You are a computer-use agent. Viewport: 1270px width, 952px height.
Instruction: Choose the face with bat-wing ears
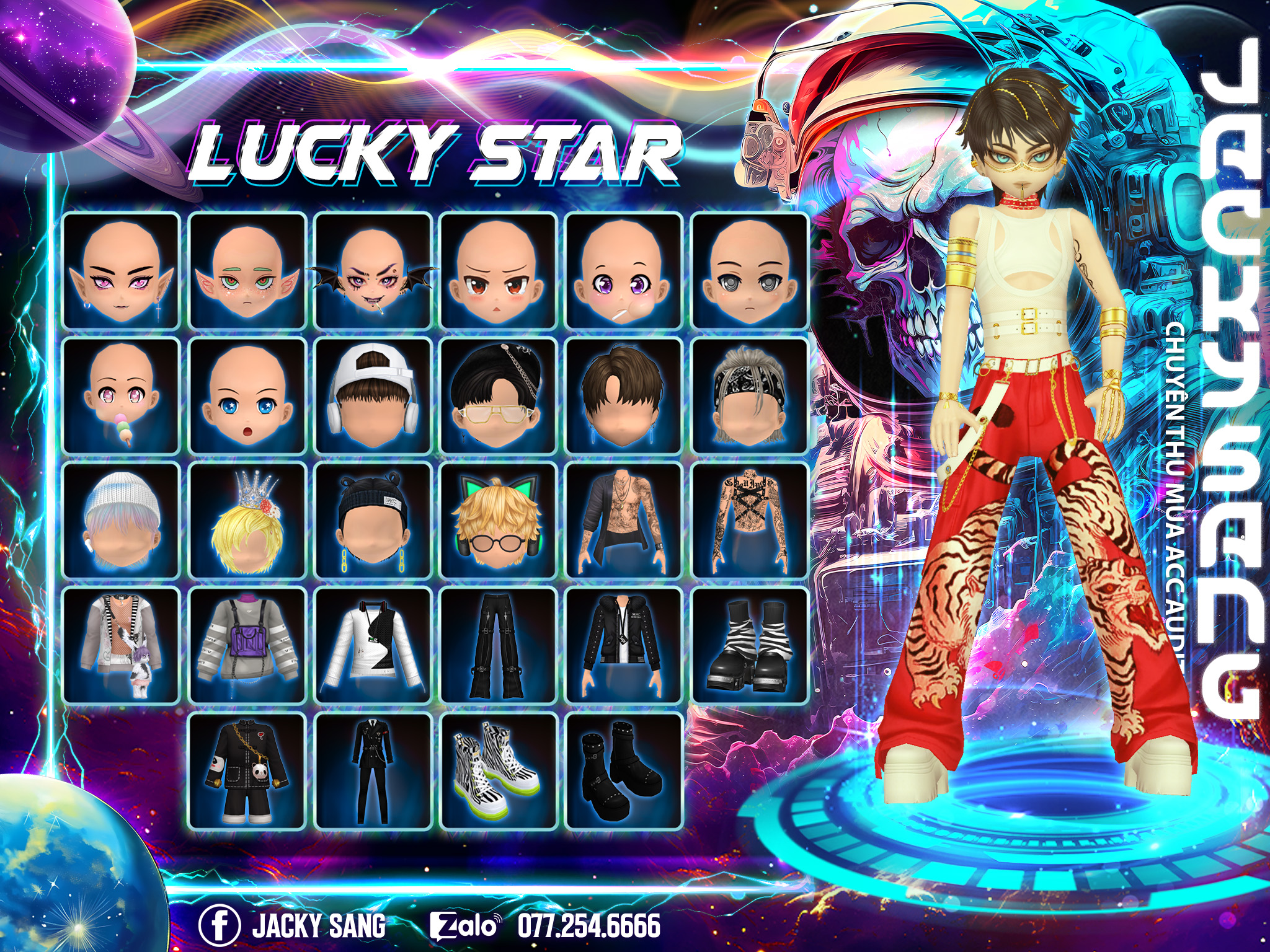point(373,271)
